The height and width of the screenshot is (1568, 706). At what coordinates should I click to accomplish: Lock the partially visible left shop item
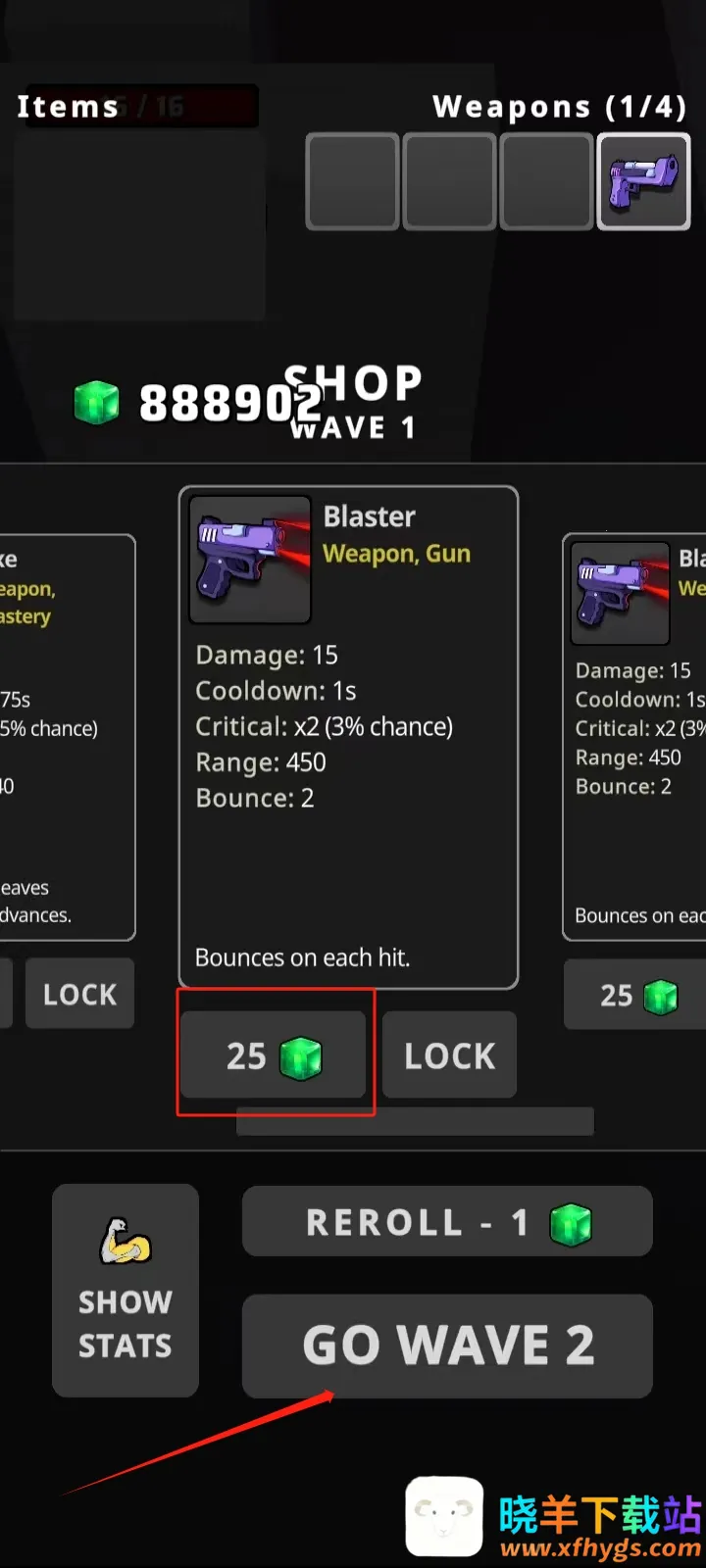click(x=79, y=994)
